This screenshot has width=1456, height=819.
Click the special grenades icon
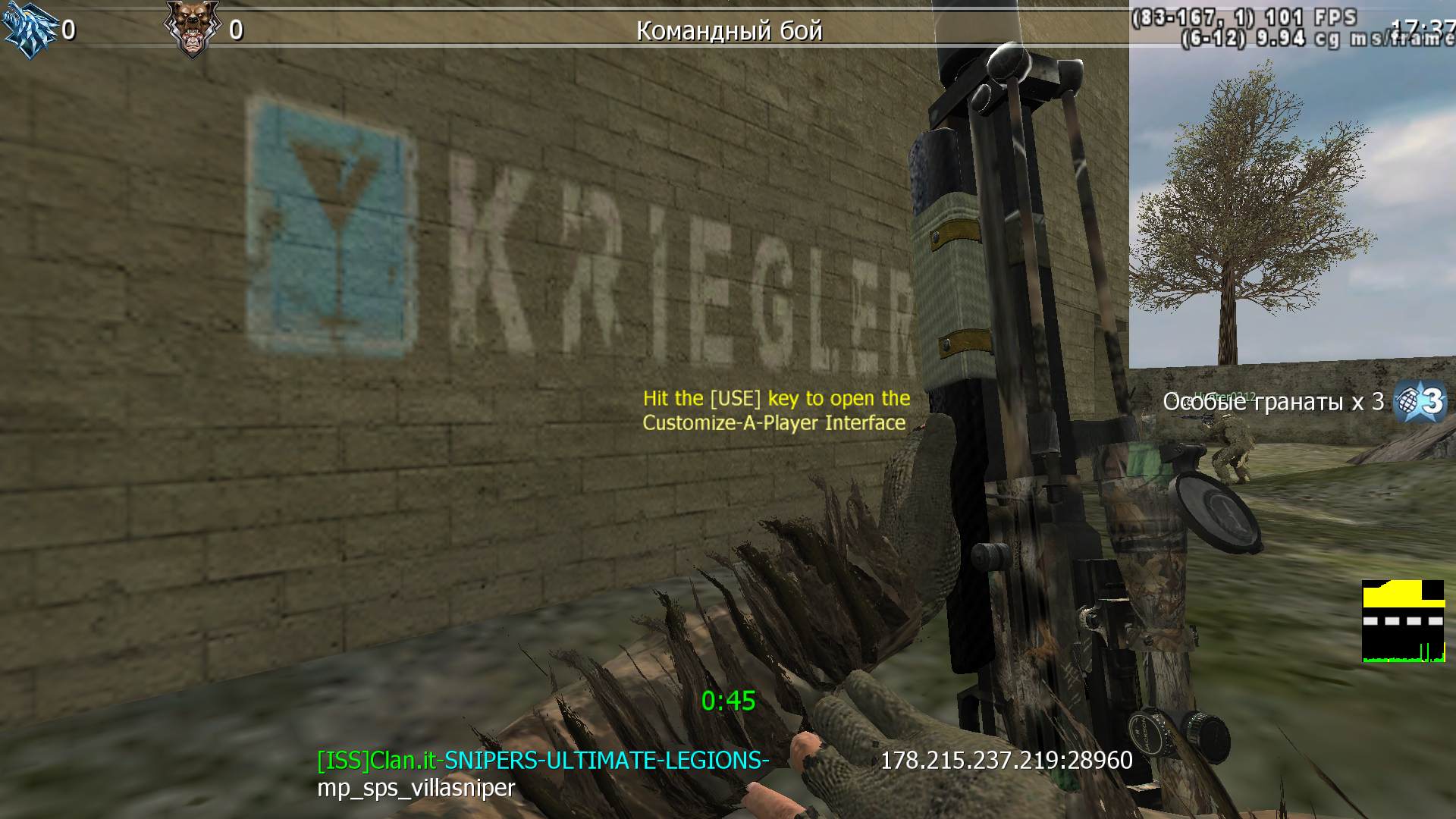tap(1420, 400)
